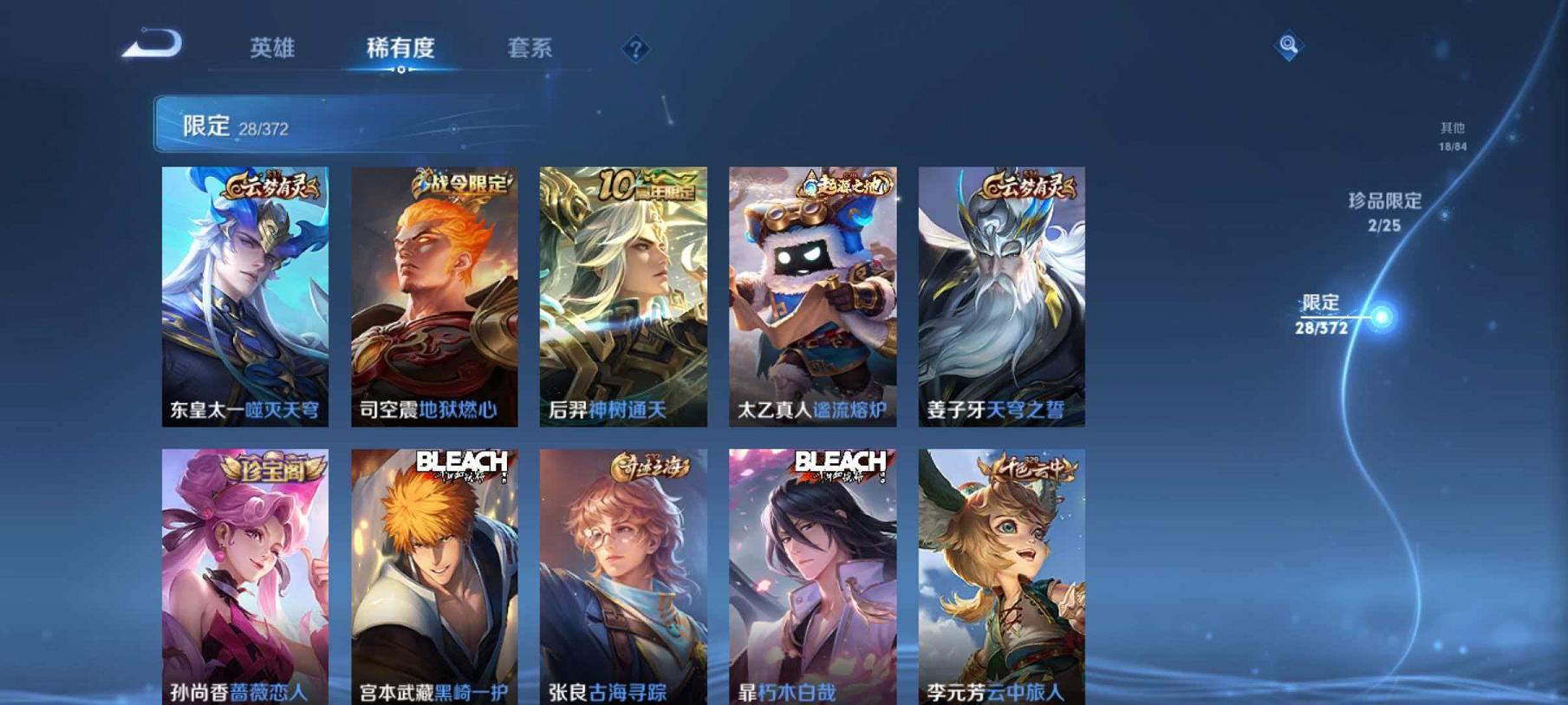The height and width of the screenshot is (705, 1568).
Task: Switch to the 英雄 tab
Action: [x=271, y=49]
